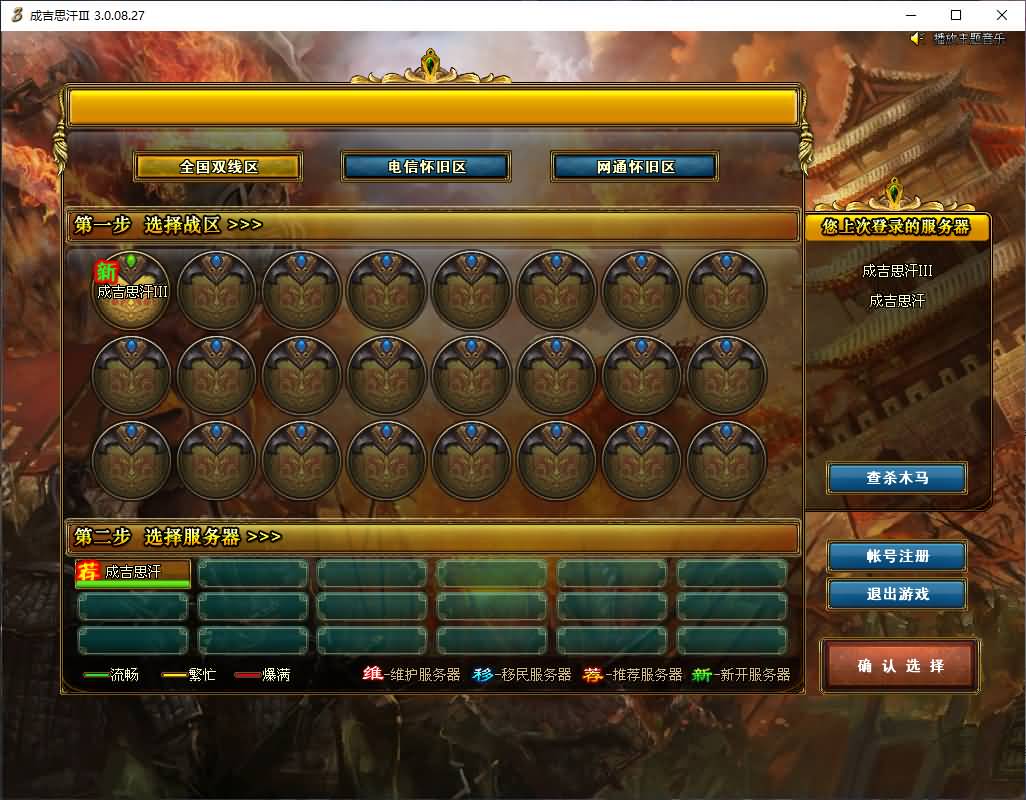Screen dimensions: 1026x800
Task: Open 帐号注册 account registration
Action: [x=897, y=556]
